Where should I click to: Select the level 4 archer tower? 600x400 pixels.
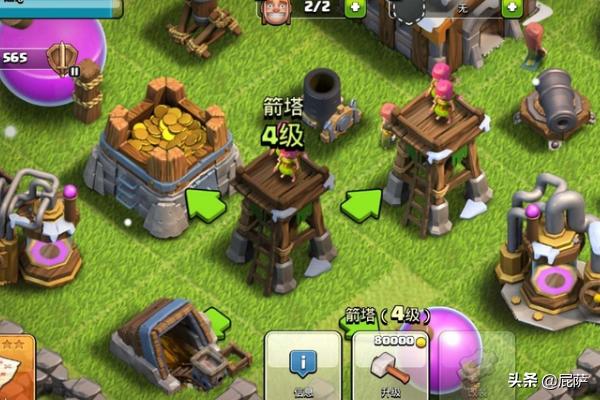(283, 215)
